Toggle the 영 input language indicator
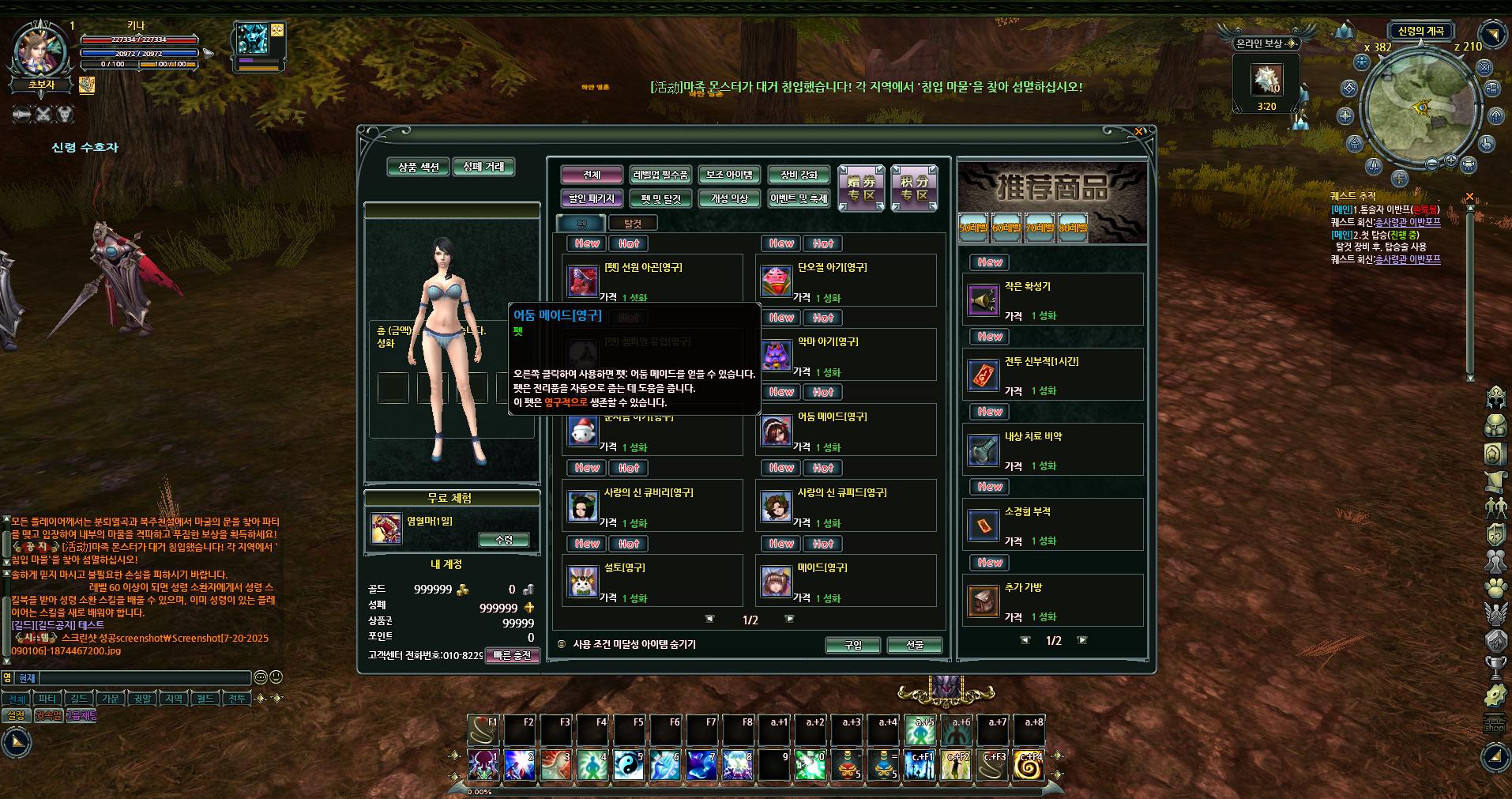This screenshot has width=1512, height=799. pyautogui.click(x=6, y=677)
